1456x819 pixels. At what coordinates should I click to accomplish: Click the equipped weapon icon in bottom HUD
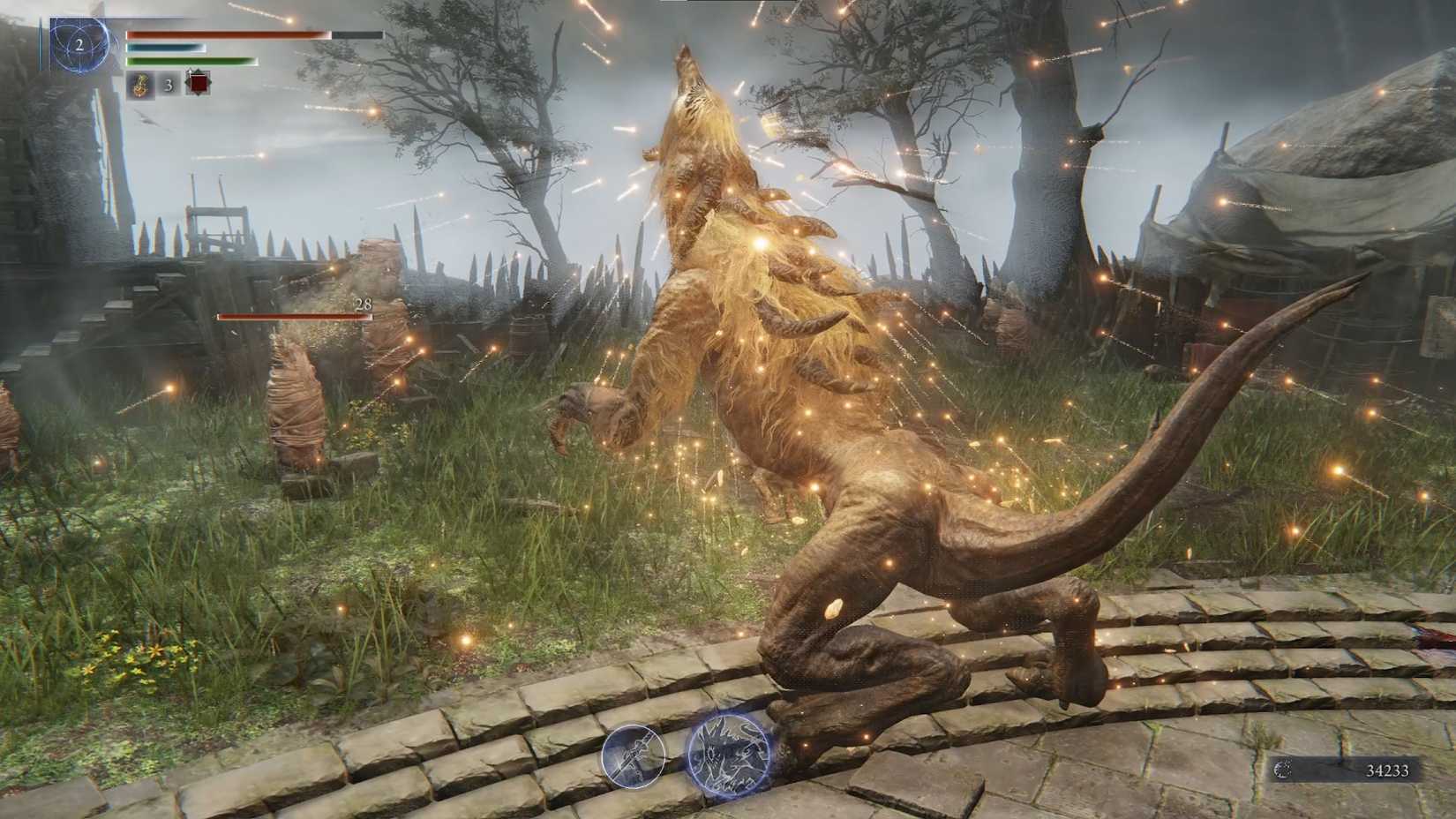632,756
